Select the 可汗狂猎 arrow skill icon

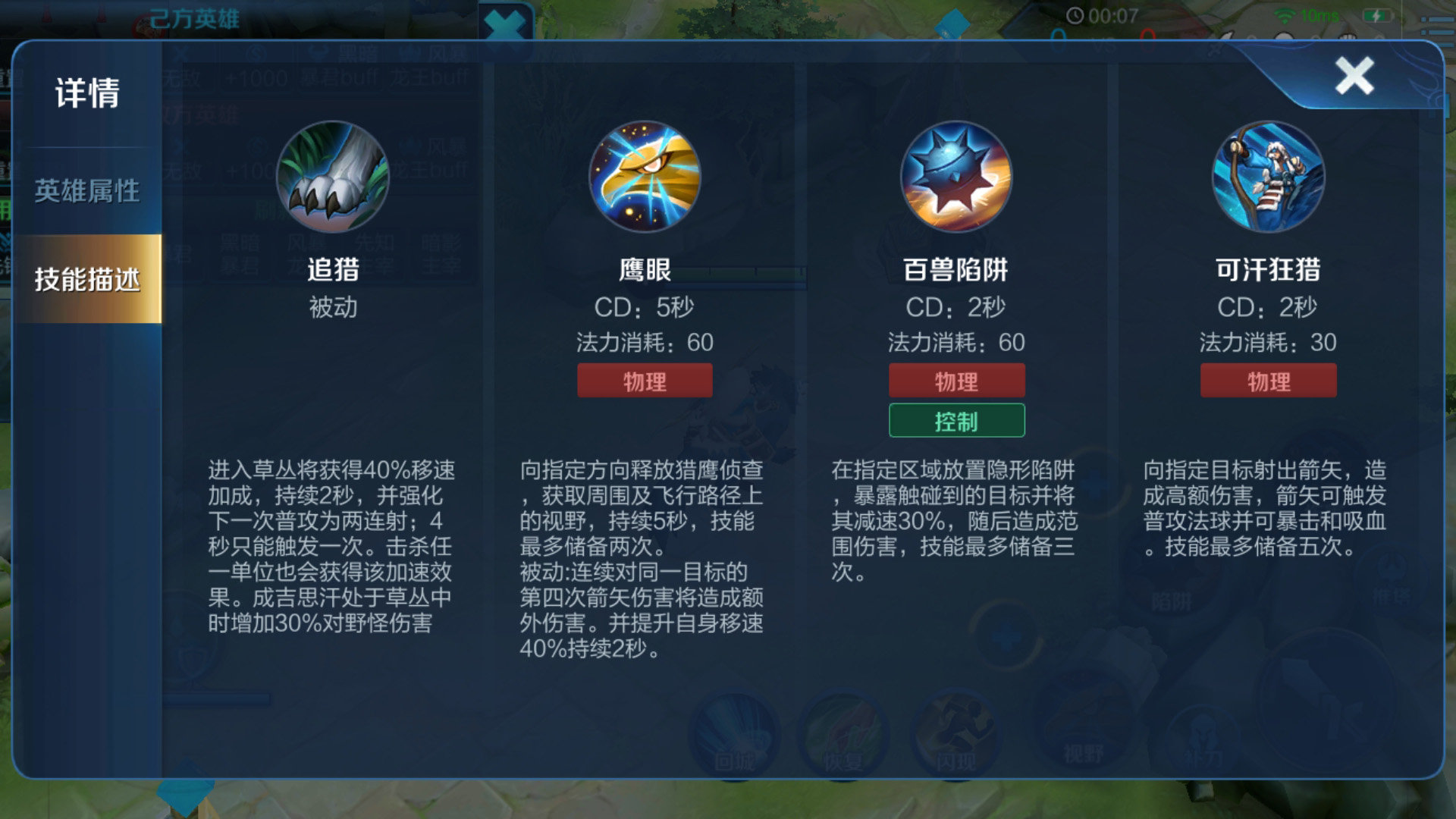[1268, 177]
